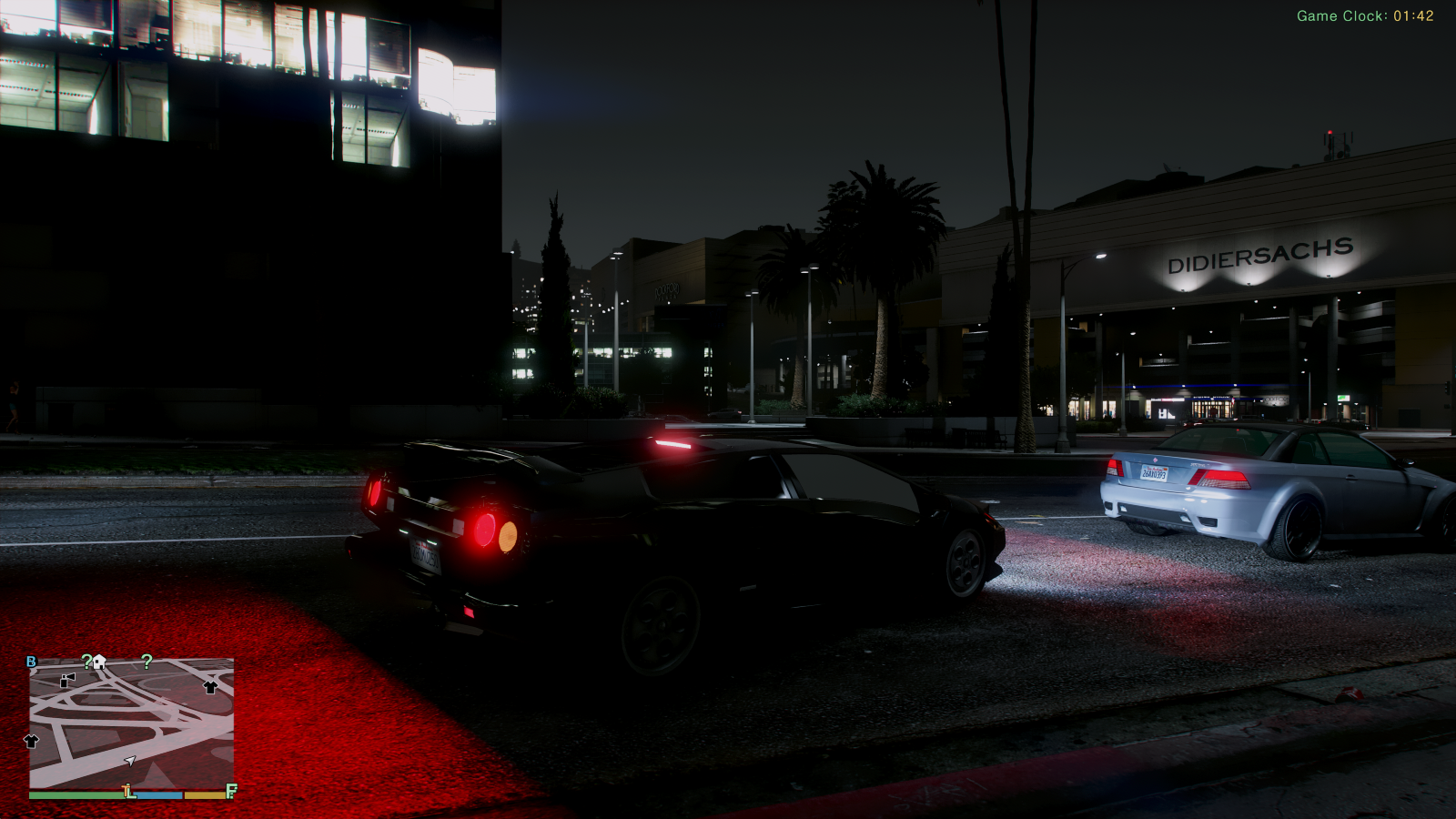Select the green F character blip

[x=231, y=791]
